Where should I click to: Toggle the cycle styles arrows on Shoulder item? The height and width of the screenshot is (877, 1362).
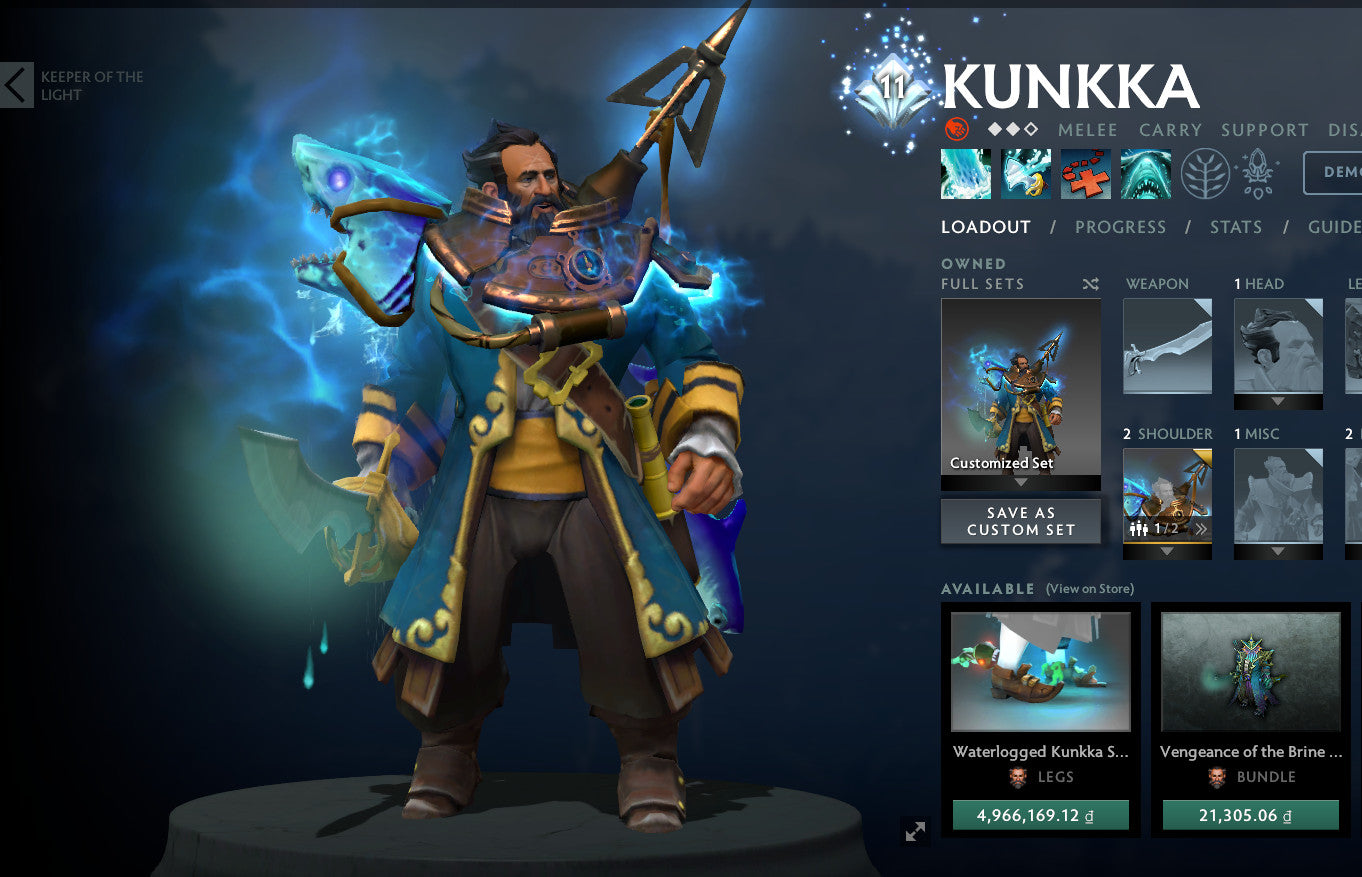pyautogui.click(x=1201, y=528)
